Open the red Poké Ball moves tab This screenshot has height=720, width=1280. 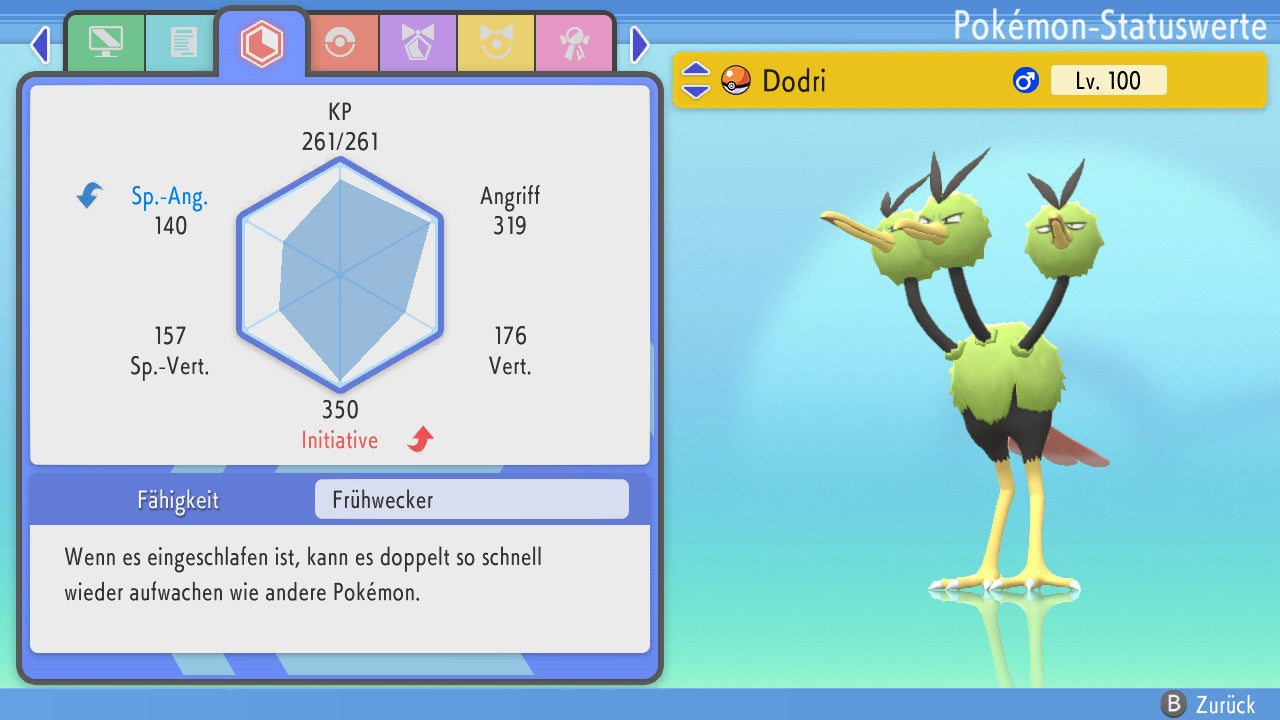click(x=340, y=43)
